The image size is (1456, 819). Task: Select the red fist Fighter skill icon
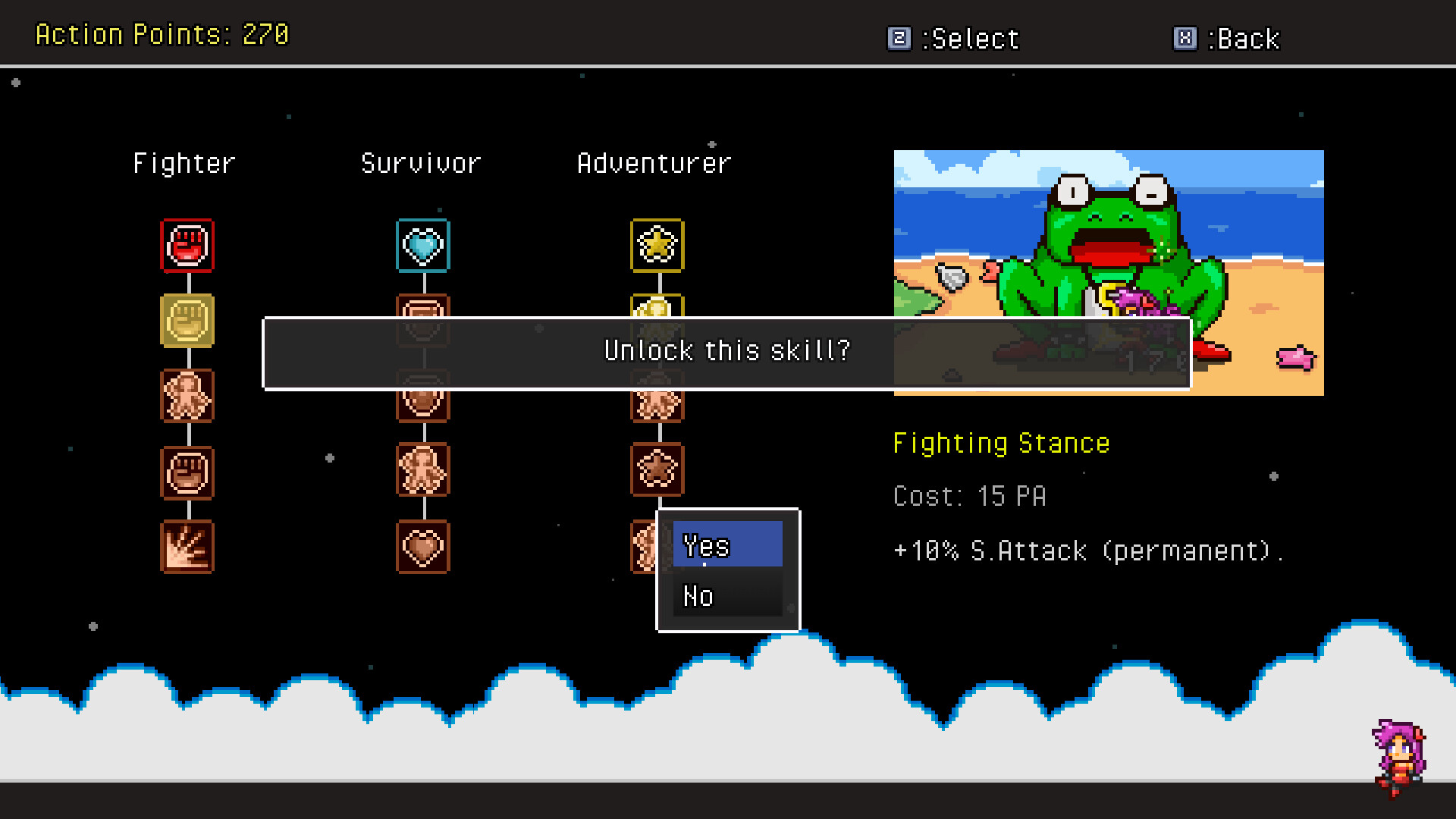187,245
